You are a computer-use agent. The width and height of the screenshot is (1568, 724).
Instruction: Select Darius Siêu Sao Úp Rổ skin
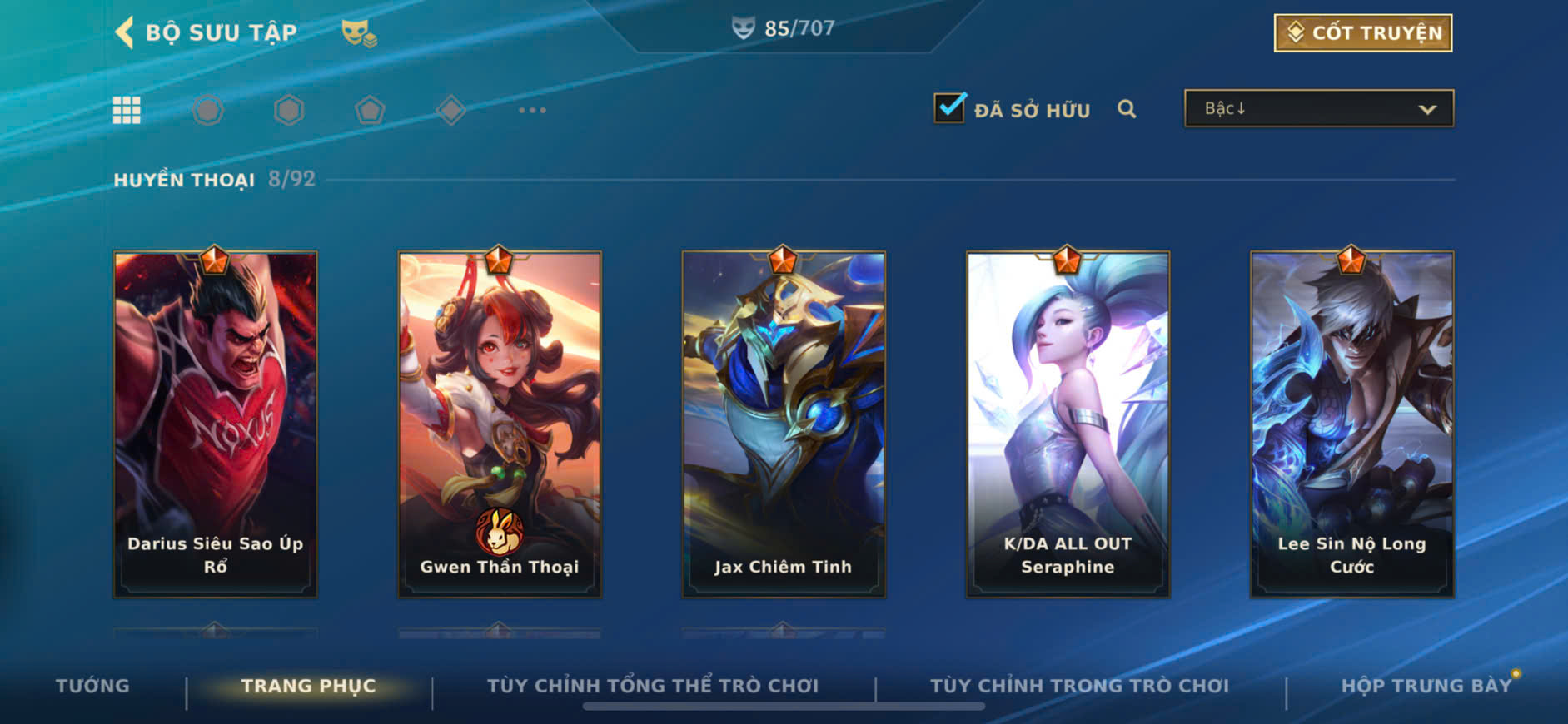216,424
